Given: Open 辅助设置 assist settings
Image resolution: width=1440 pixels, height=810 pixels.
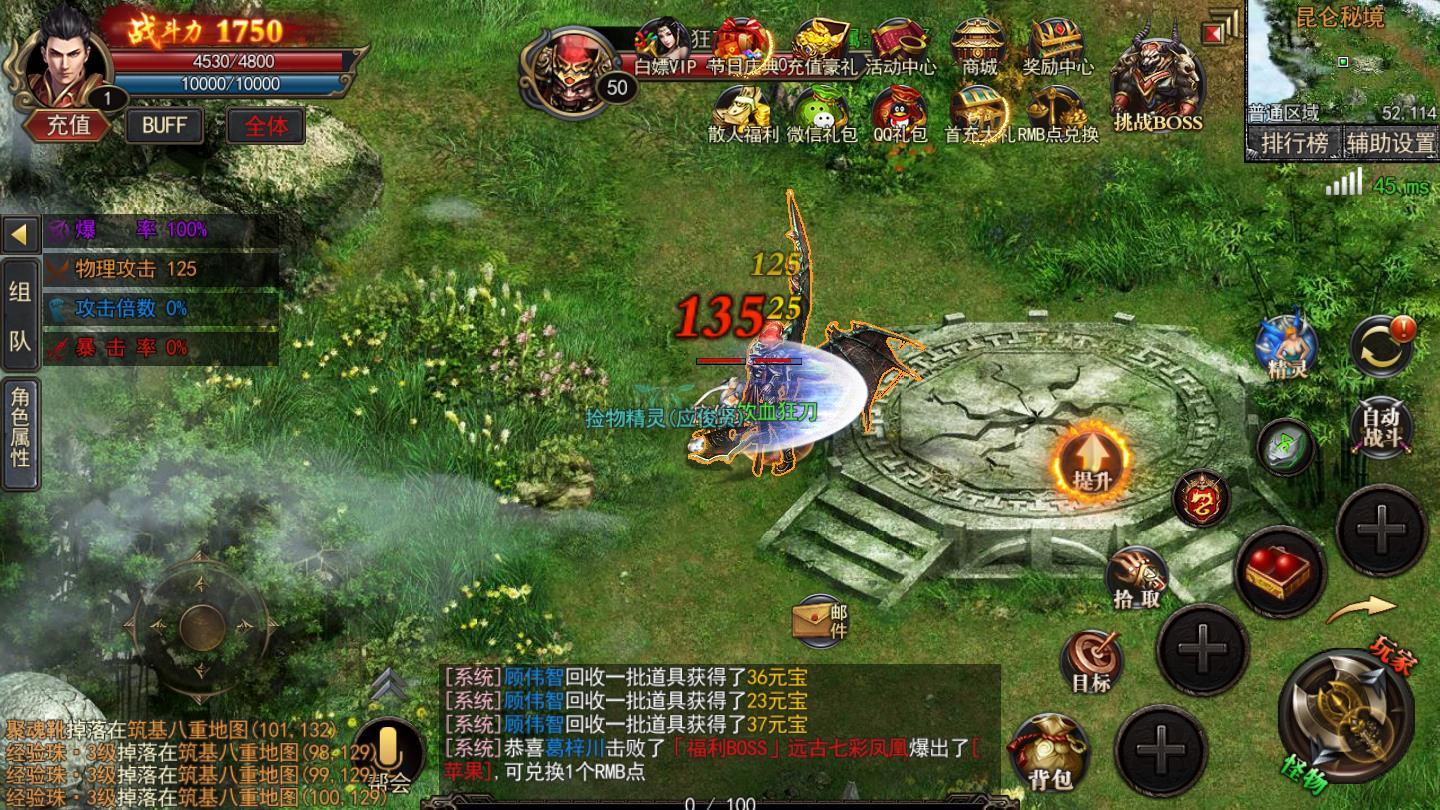Looking at the screenshot, I should click(1389, 144).
